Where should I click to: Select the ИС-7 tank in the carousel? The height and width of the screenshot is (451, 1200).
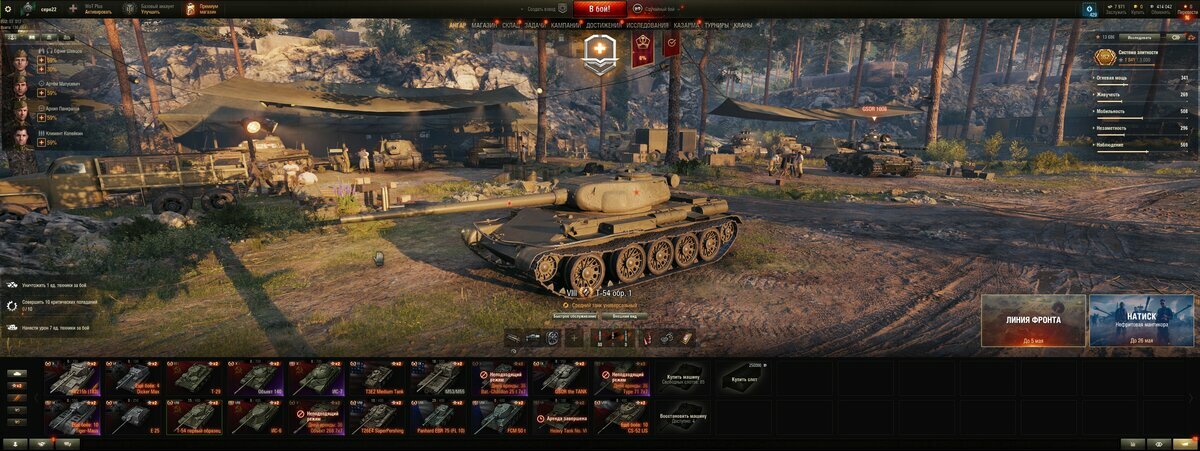click(x=316, y=377)
